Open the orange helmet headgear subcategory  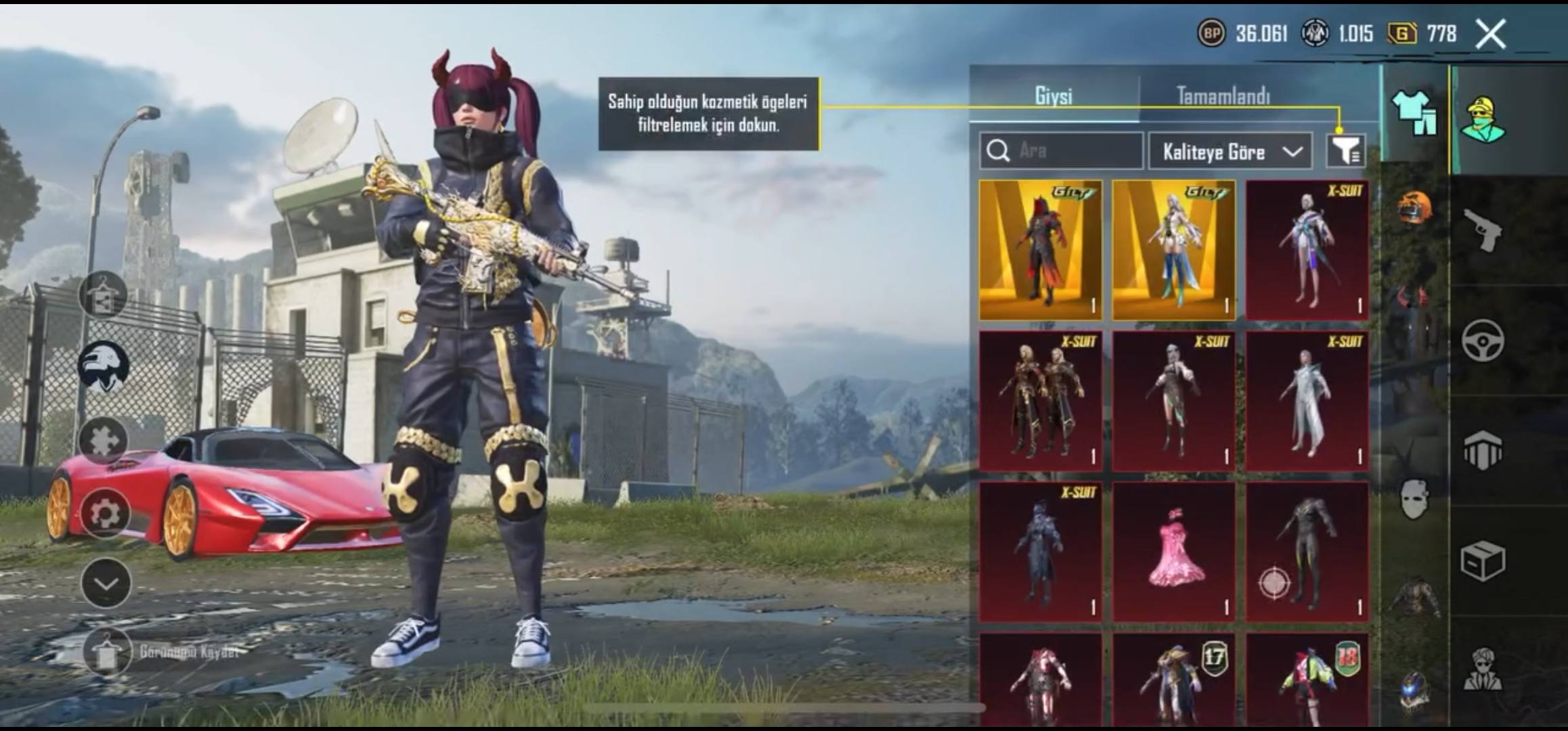pyautogui.click(x=1414, y=208)
